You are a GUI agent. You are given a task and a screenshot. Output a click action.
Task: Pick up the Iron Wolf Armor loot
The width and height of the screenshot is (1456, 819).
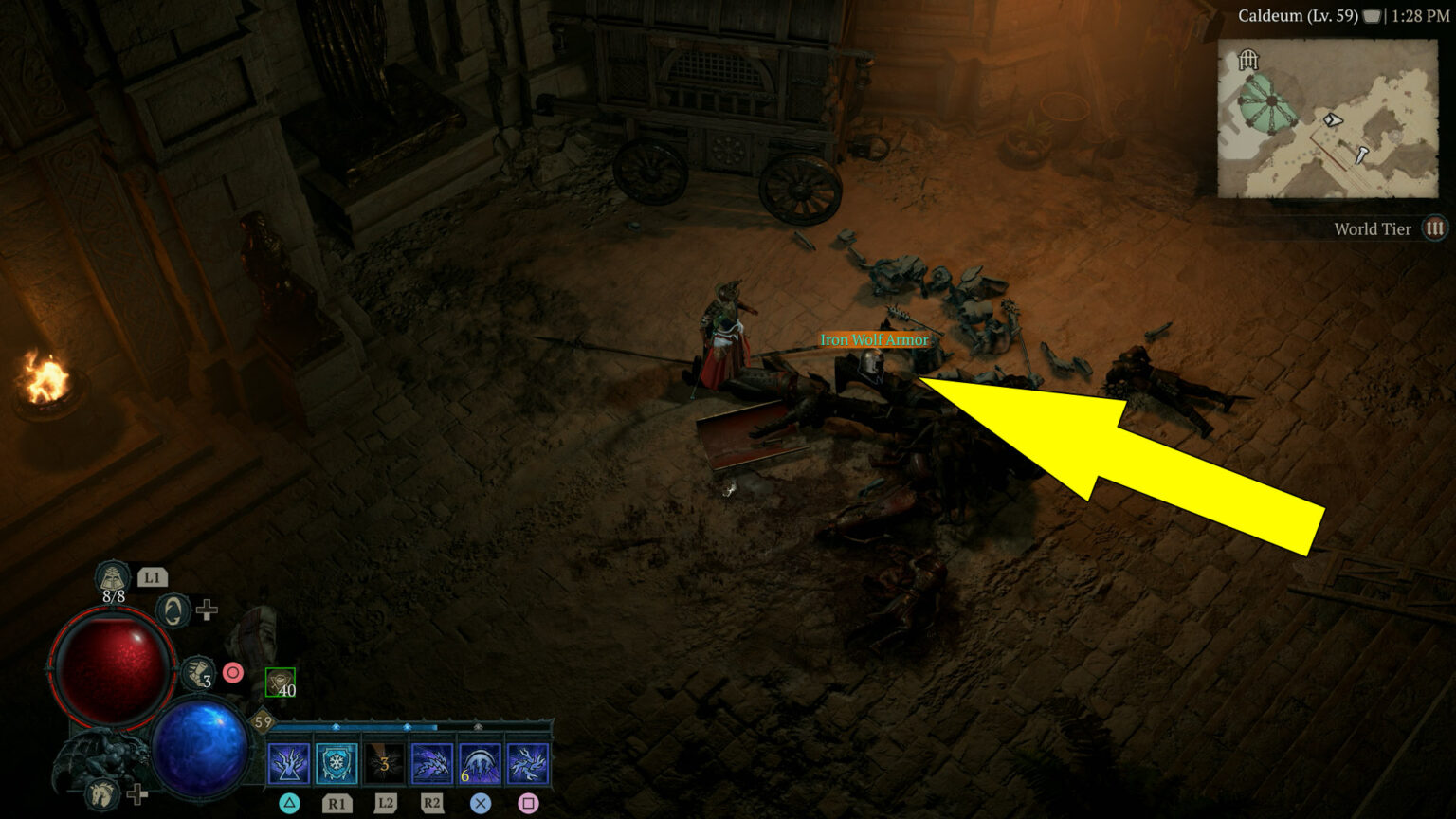[873, 339]
